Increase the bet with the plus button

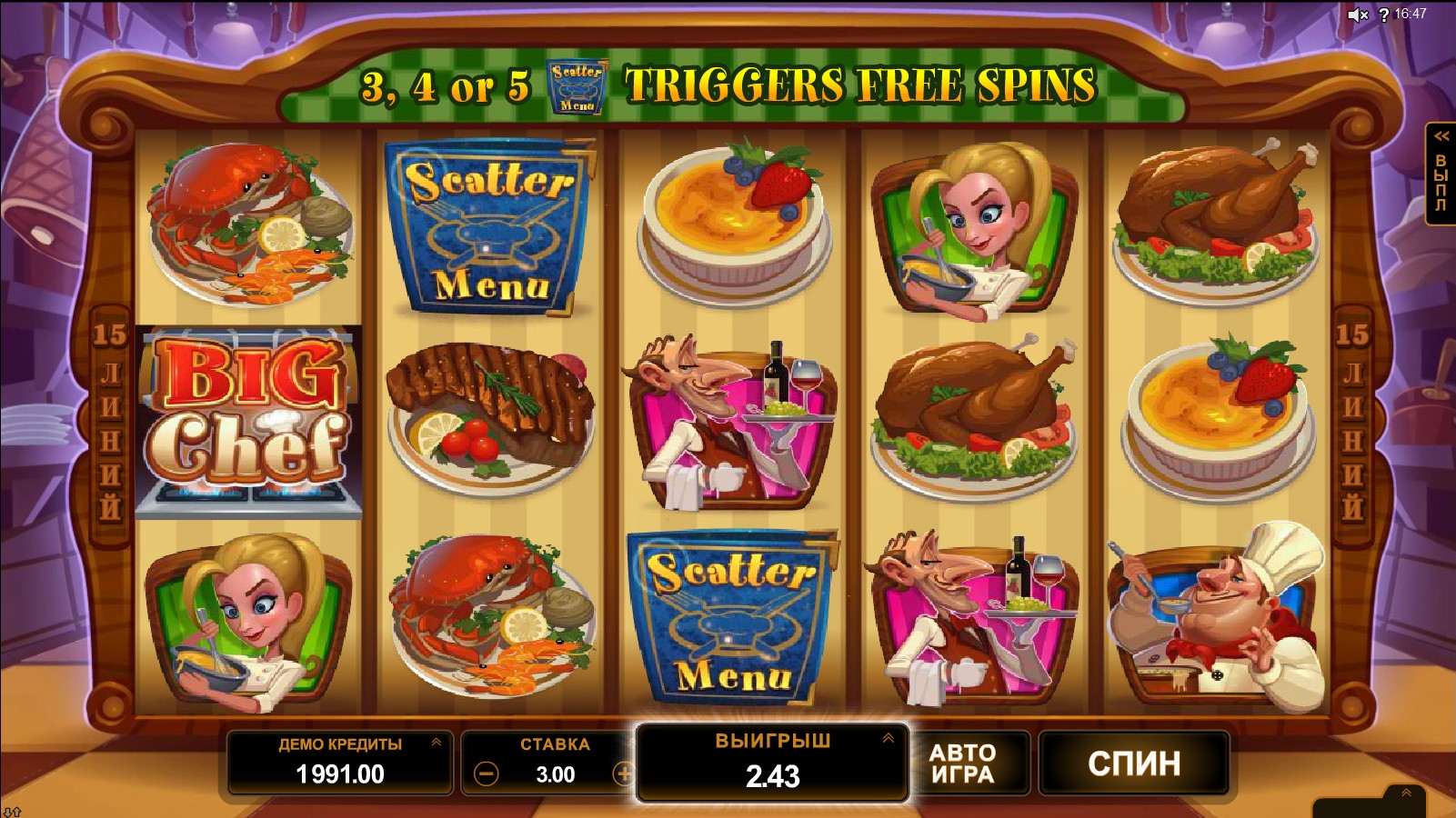(624, 774)
